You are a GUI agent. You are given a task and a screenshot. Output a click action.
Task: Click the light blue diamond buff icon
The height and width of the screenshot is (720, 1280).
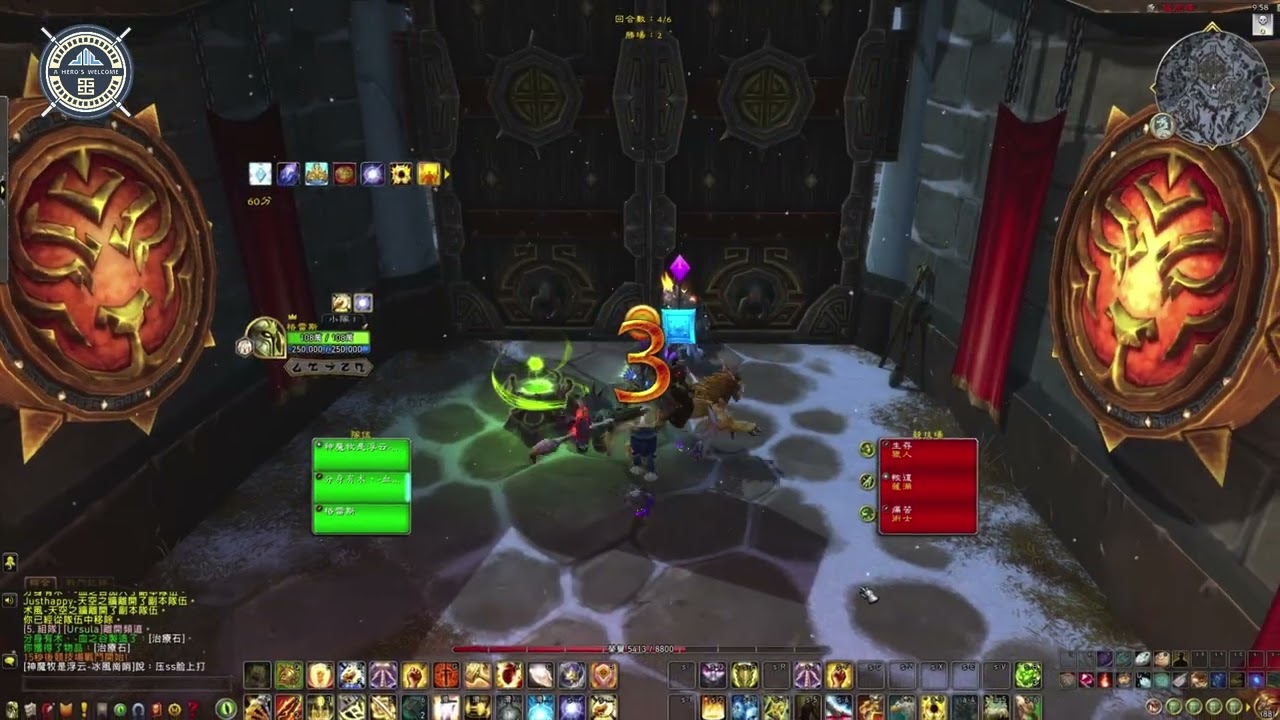pos(260,174)
